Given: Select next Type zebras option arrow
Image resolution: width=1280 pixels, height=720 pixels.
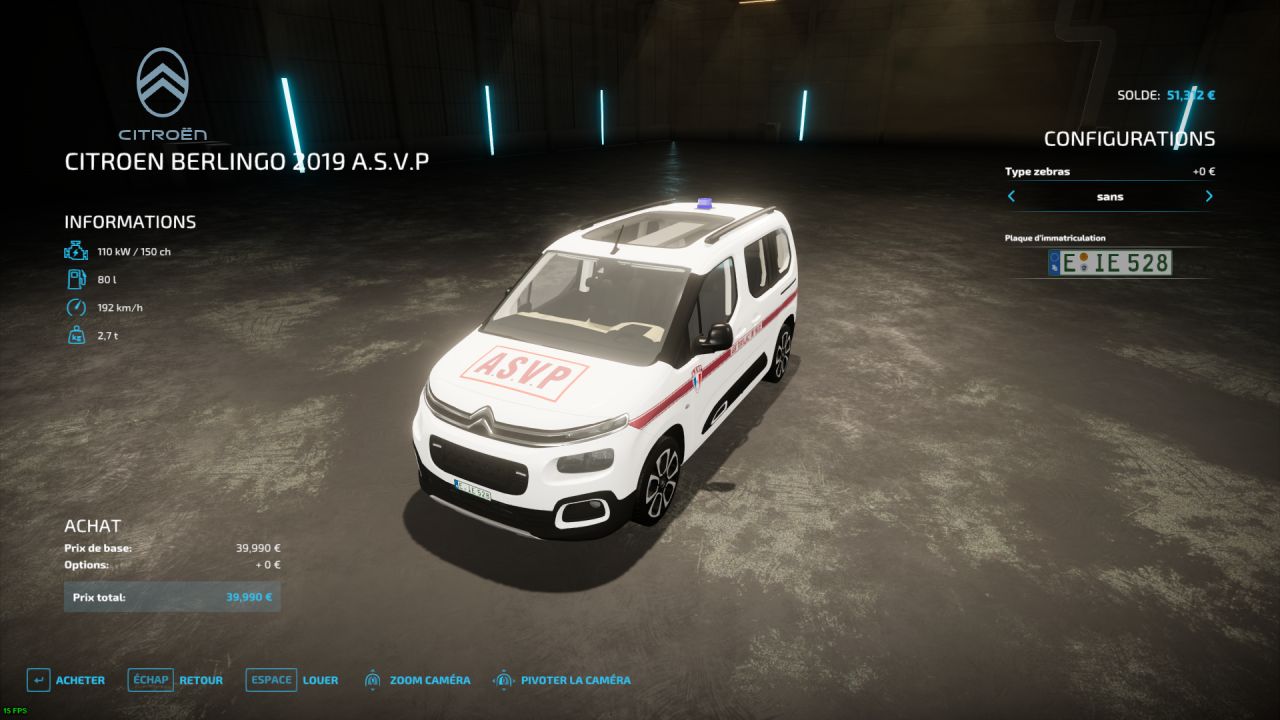Looking at the screenshot, I should click(x=1209, y=197).
